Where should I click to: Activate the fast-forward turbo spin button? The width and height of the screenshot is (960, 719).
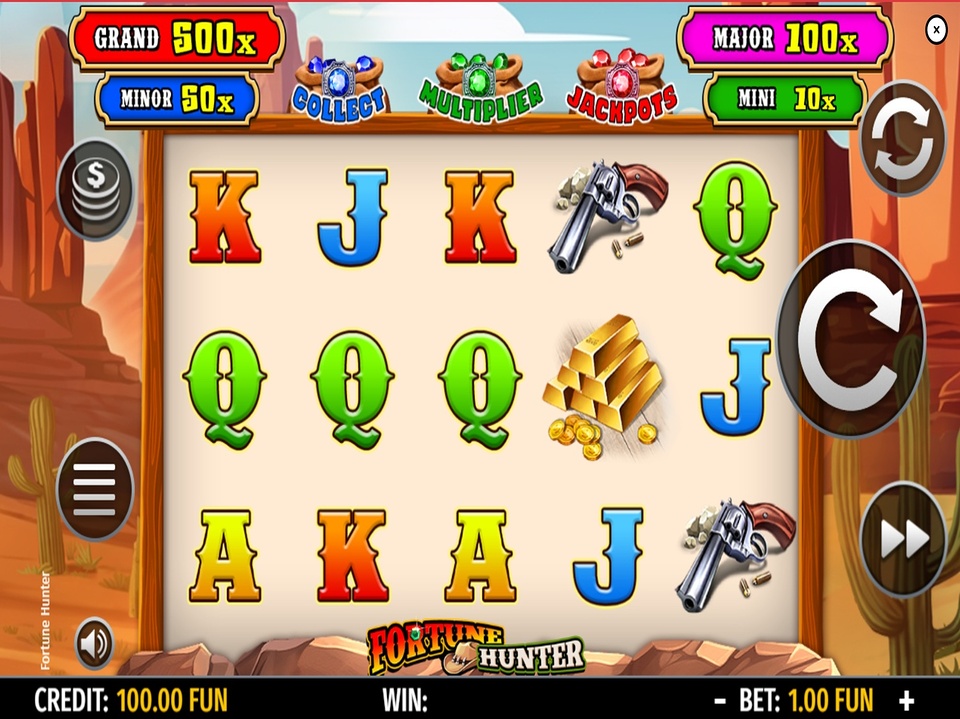902,539
